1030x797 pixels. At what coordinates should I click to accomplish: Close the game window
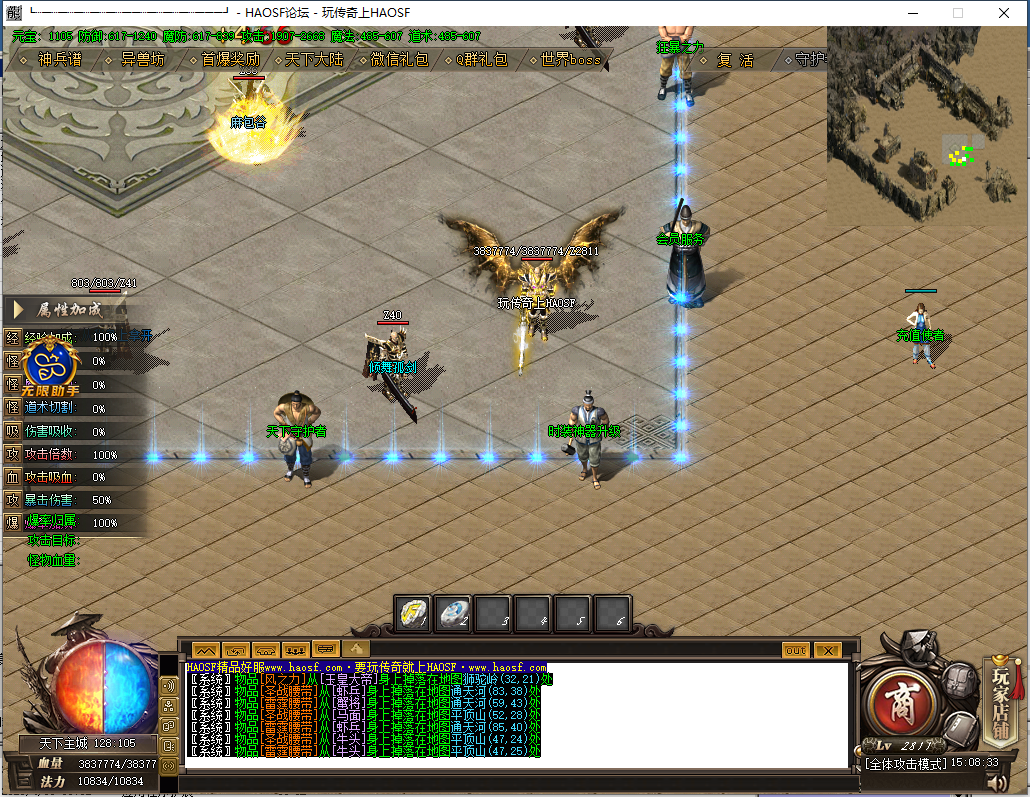click(x=1003, y=13)
